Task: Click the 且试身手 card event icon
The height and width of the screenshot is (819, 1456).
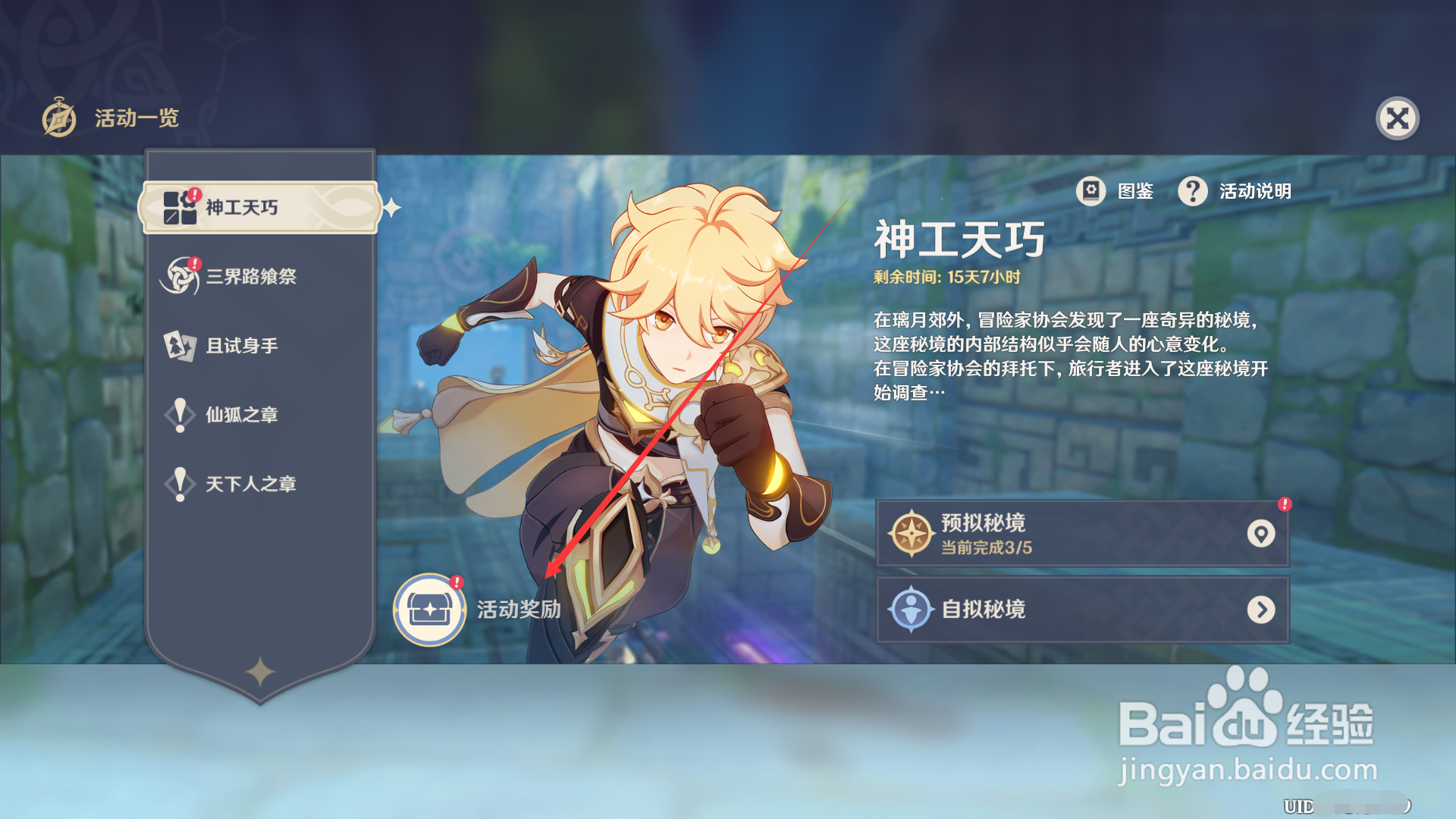Action: (x=180, y=345)
